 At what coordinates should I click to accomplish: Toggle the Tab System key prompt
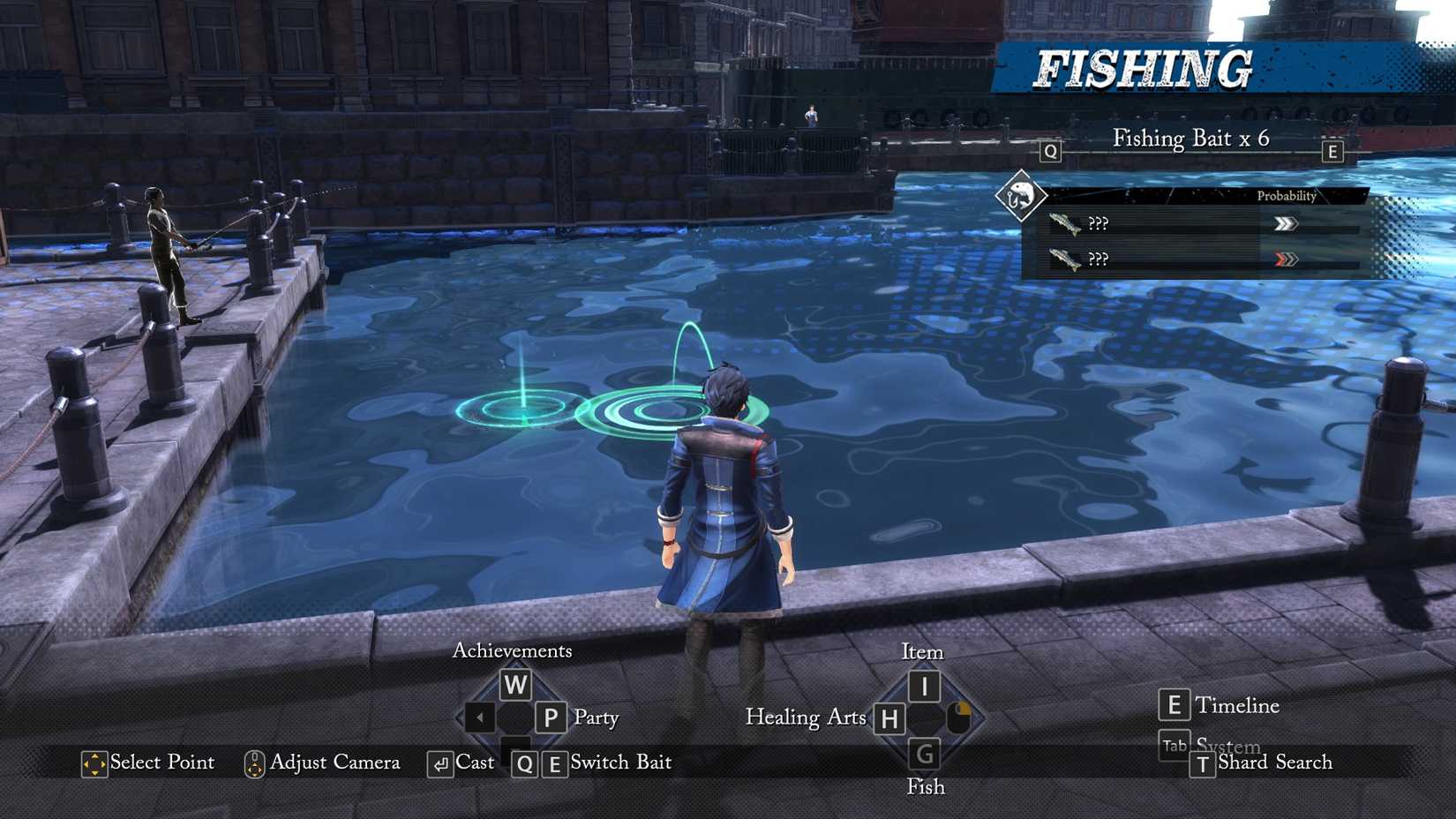pos(1174,746)
